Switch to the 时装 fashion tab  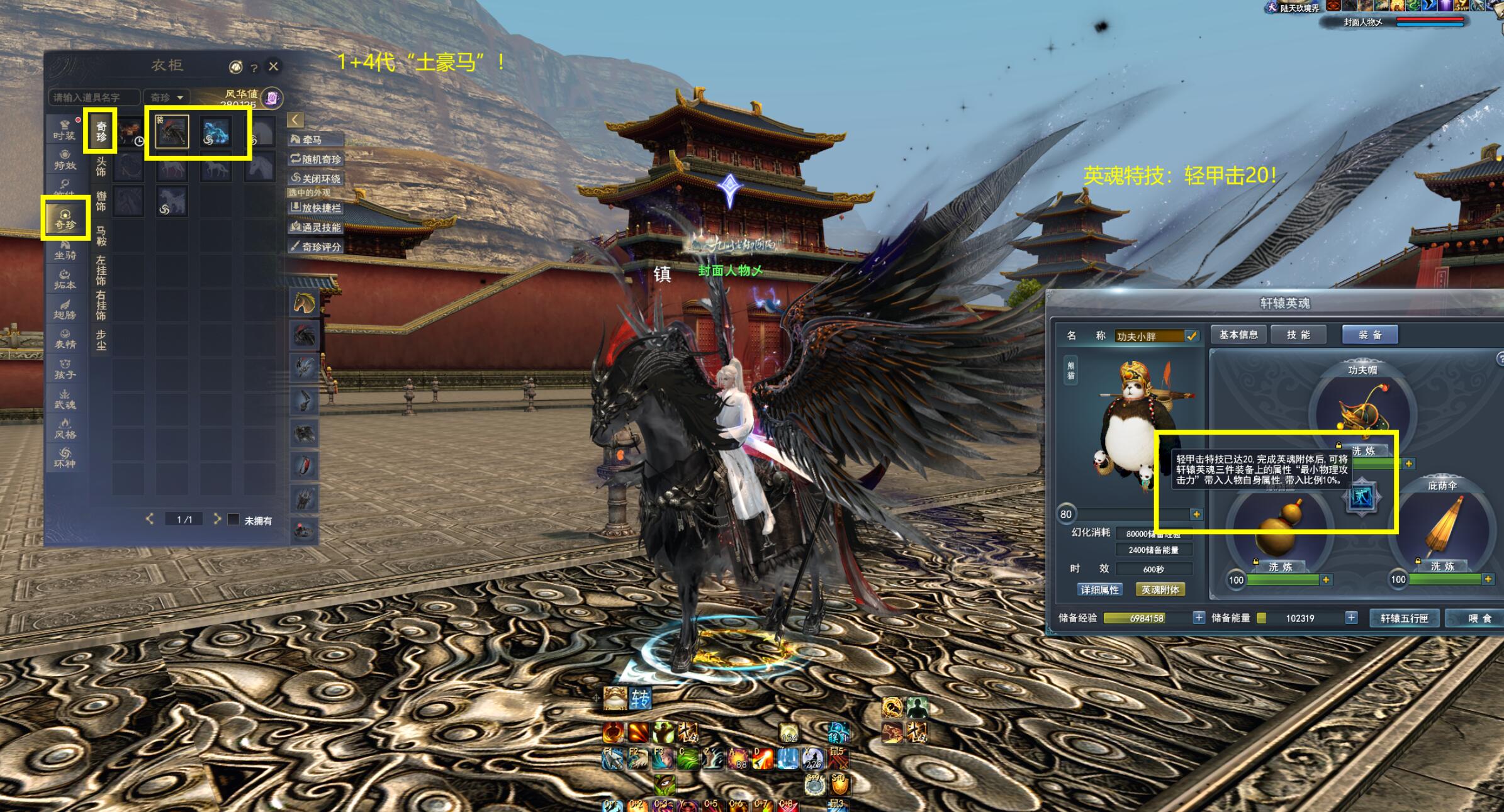64,130
